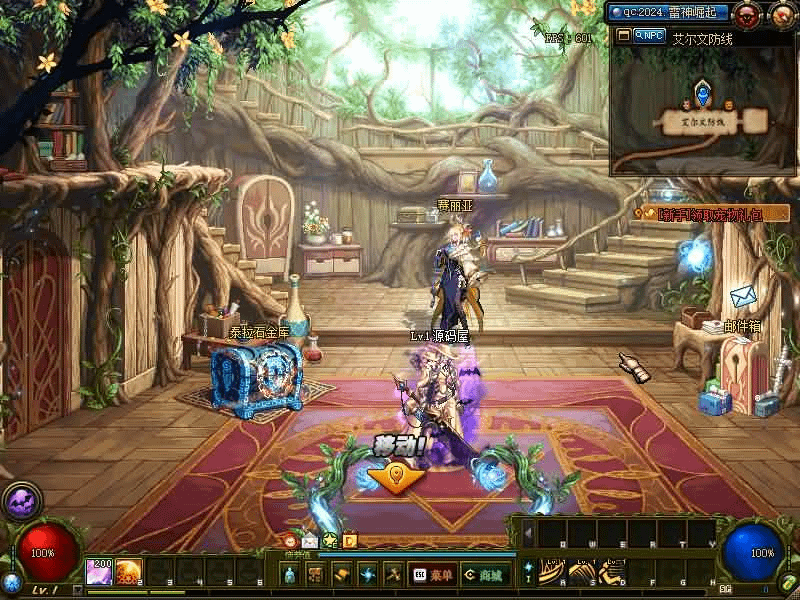Open the 菜单 (ESC menu) button

[431, 575]
